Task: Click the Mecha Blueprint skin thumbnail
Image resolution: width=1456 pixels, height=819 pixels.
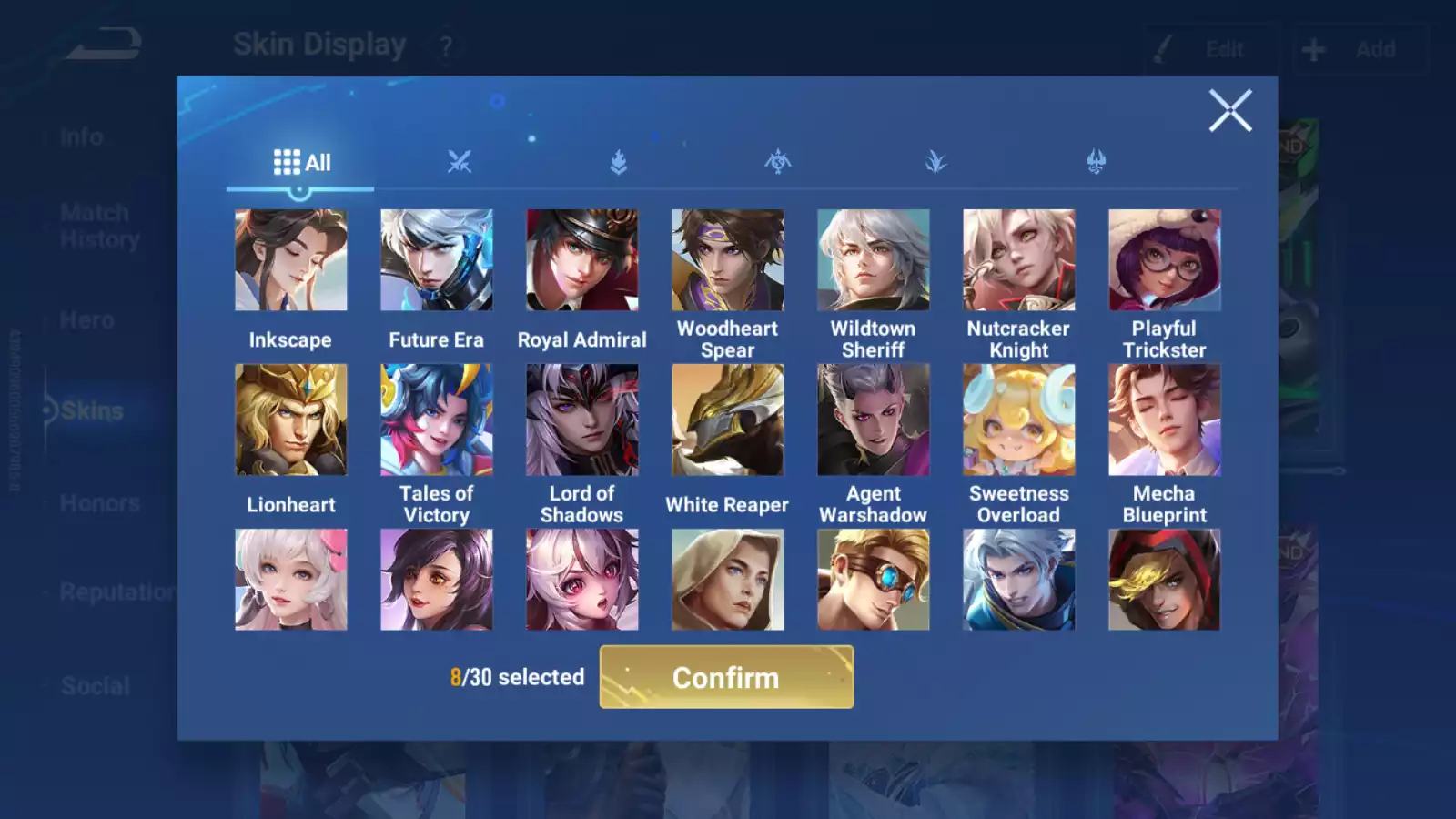Action: click(1164, 420)
